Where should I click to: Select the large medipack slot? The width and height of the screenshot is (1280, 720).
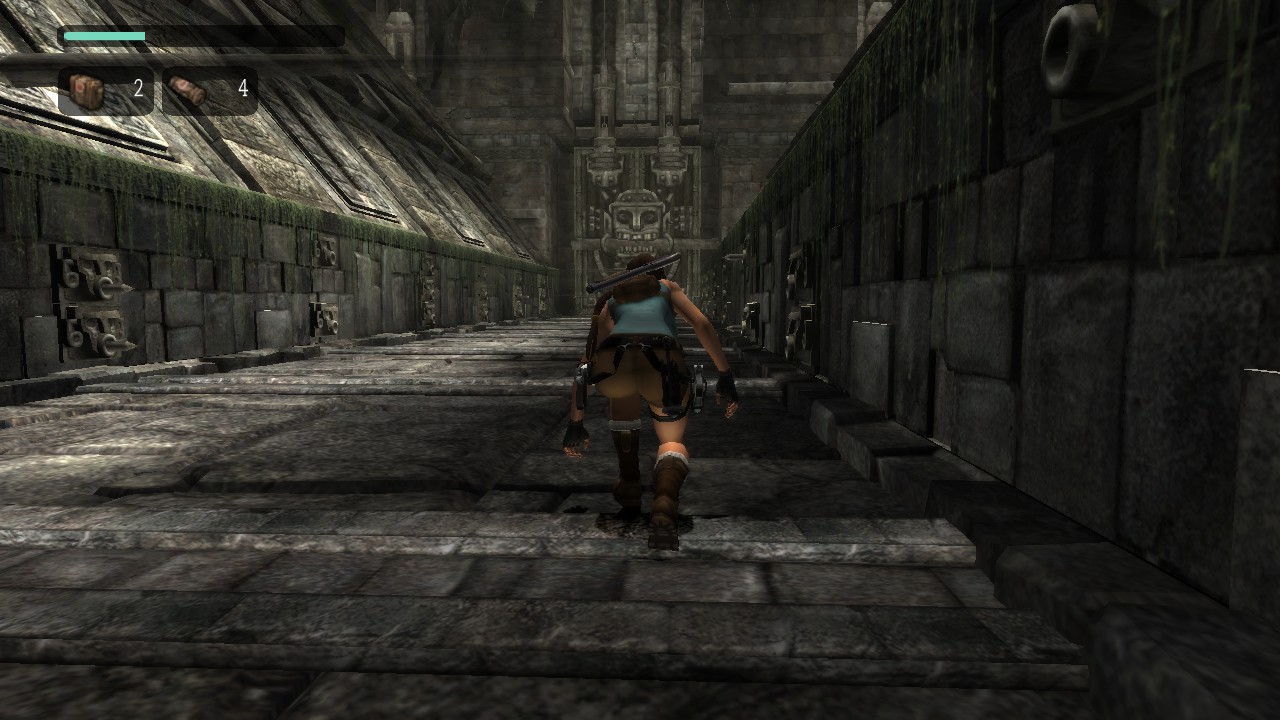(105, 91)
